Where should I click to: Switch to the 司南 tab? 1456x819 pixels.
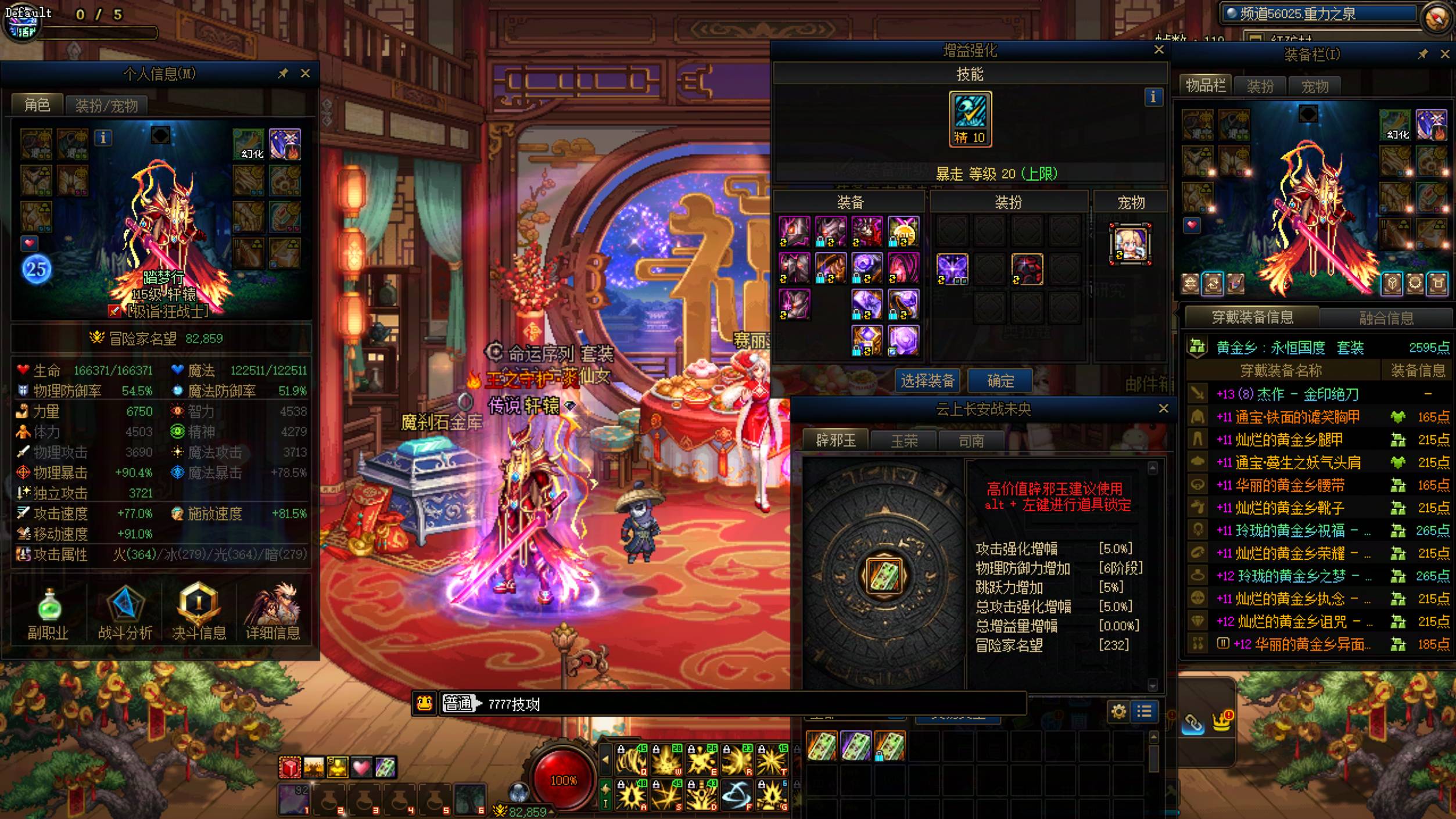coord(971,441)
